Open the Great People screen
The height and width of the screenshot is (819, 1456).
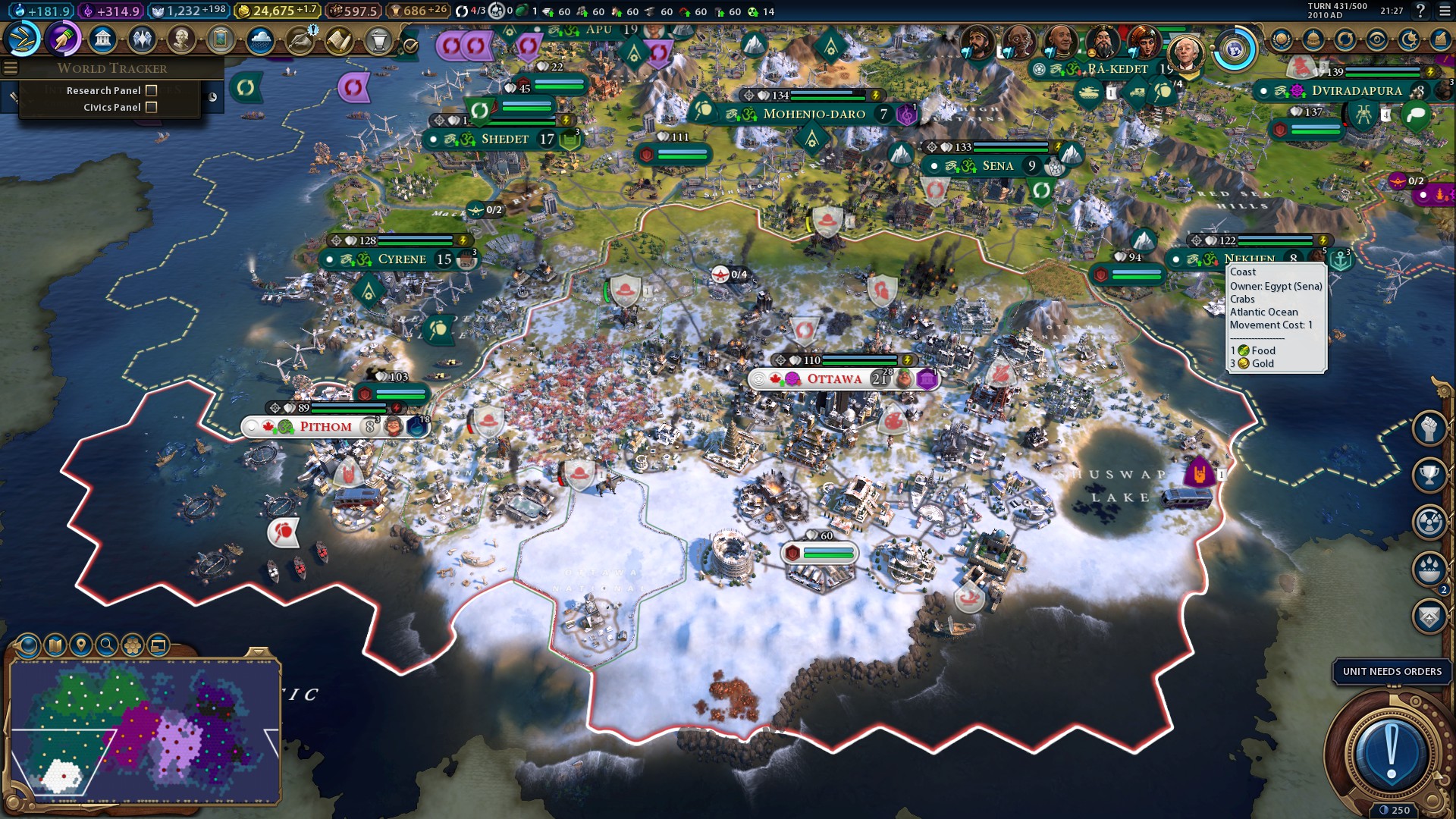tap(181, 39)
